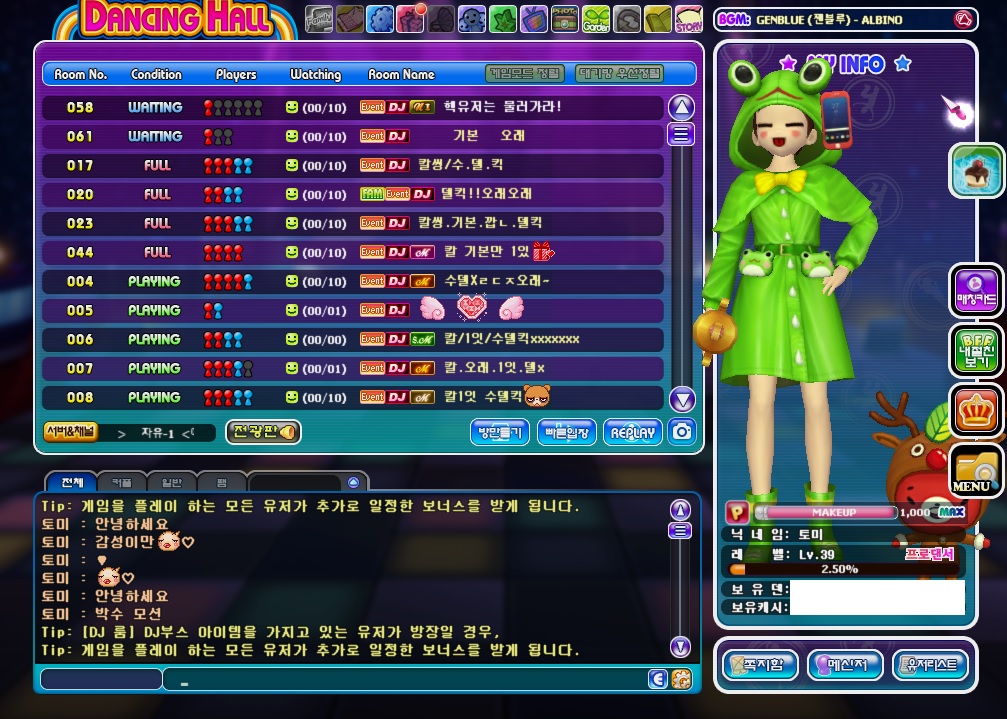The width and height of the screenshot is (1007, 719).
Task: Open the 메신저 messenger
Action: point(844,664)
